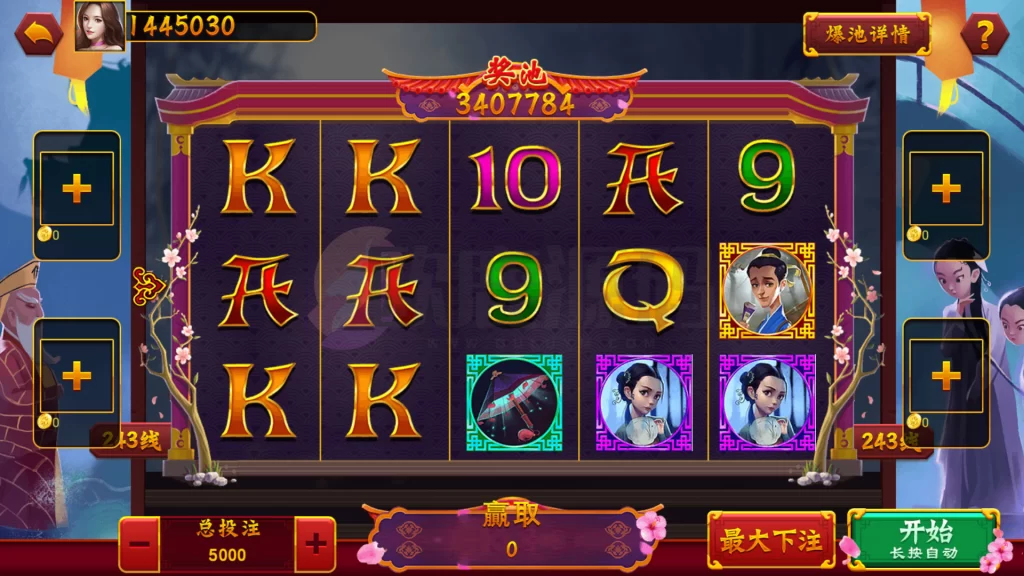
Task: Open the question mark help button
Action: pyautogui.click(x=984, y=35)
